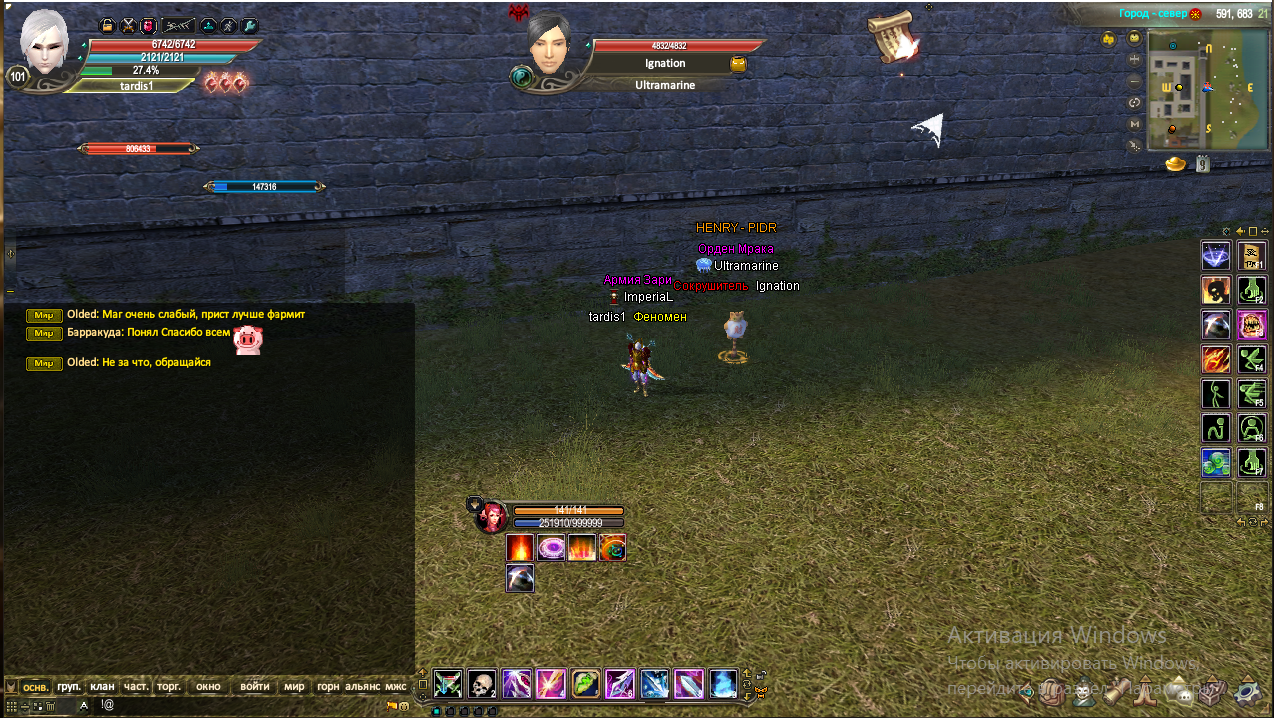Open the "клан" chat tab
This screenshot has height=718, width=1274.
(x=102, y=687)
